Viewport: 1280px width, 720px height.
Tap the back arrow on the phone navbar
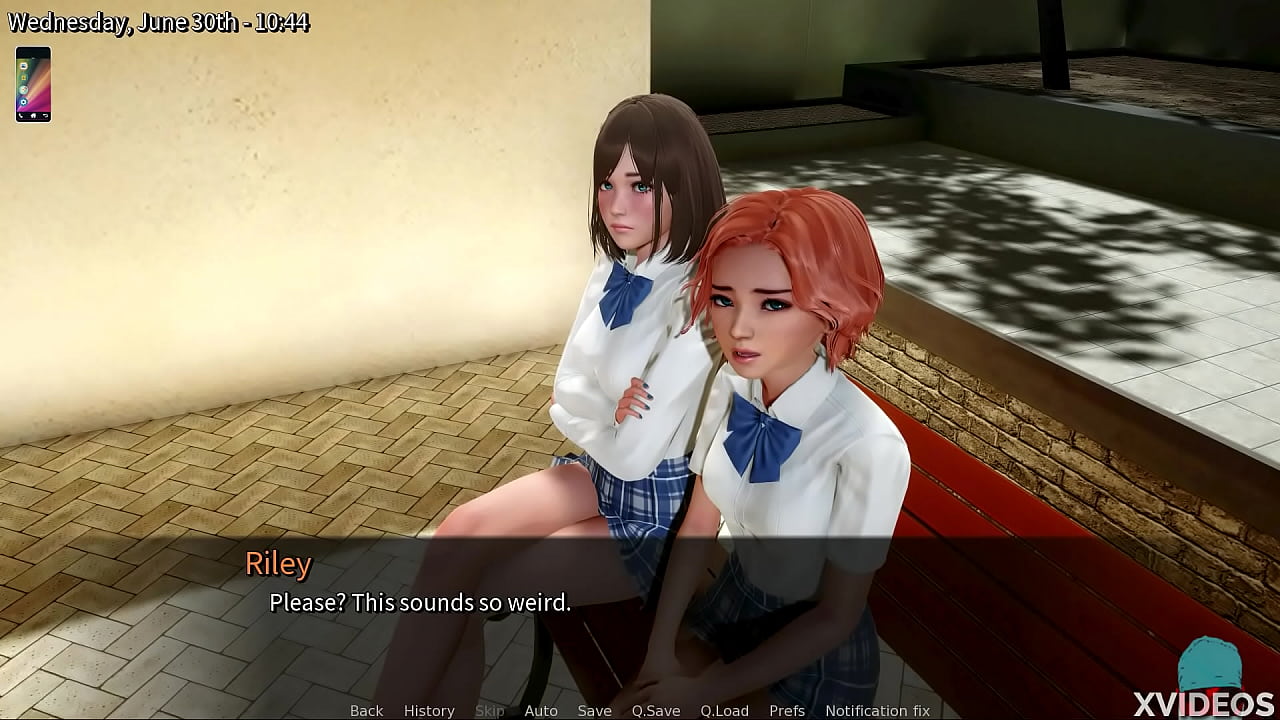pos(46,115)
